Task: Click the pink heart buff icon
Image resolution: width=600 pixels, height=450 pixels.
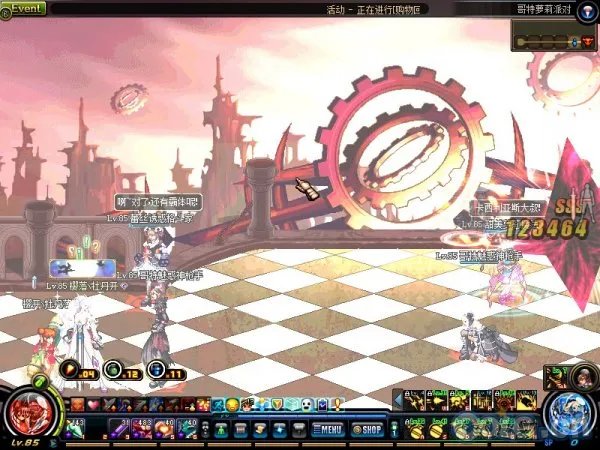Action: click(93, 404)
